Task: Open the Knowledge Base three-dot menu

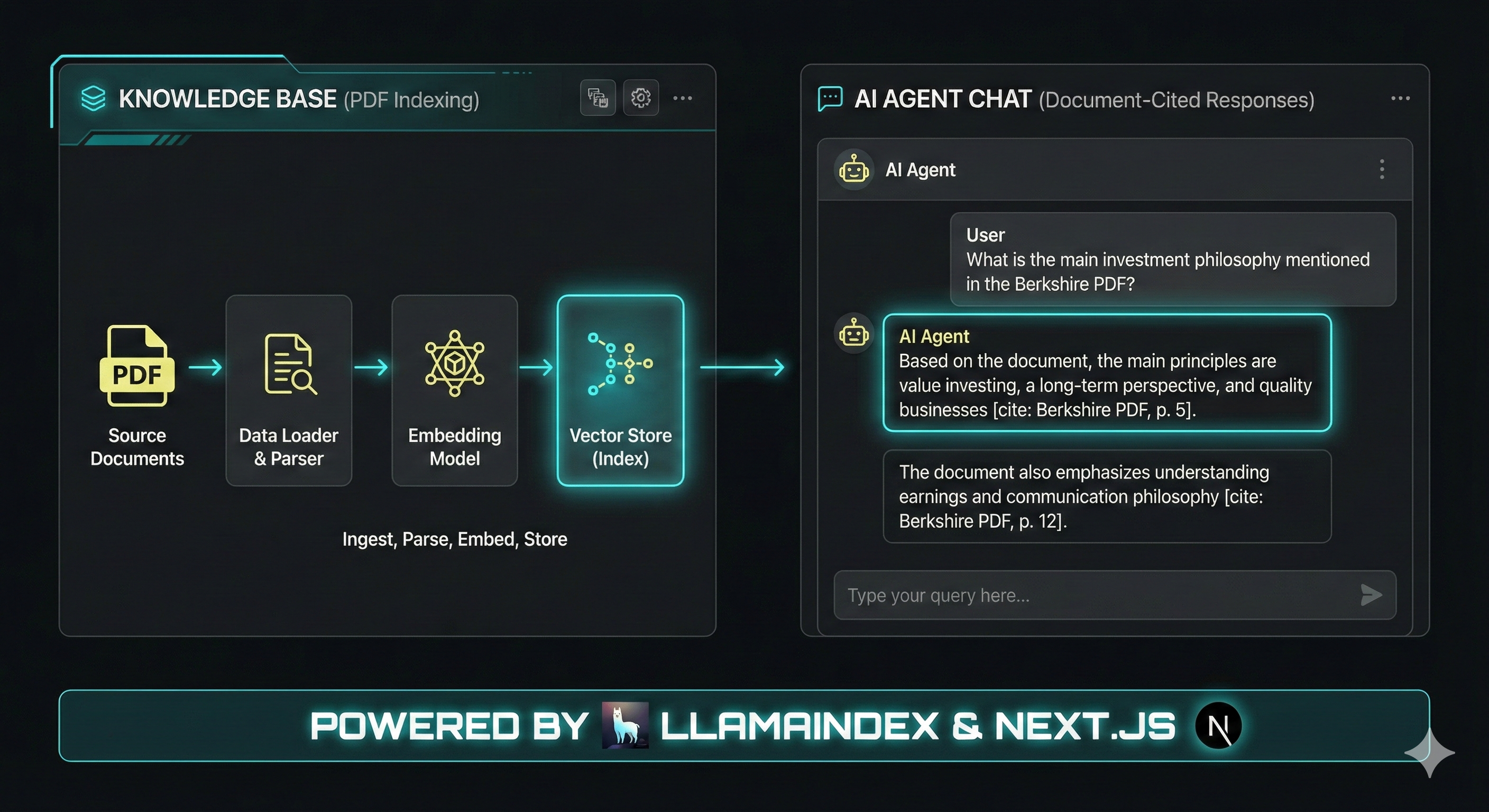Action: [683, 98]
